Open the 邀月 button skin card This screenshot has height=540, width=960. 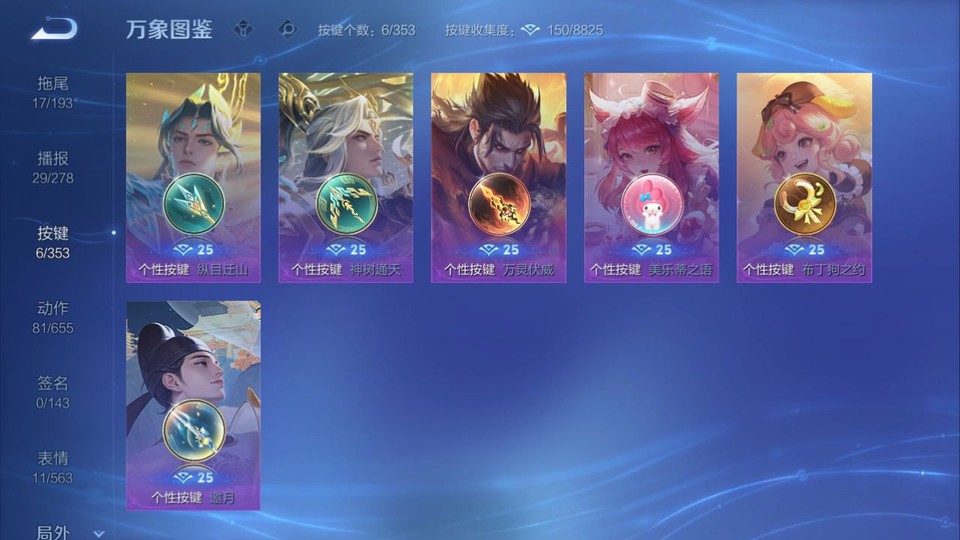[x=193, y=405]
